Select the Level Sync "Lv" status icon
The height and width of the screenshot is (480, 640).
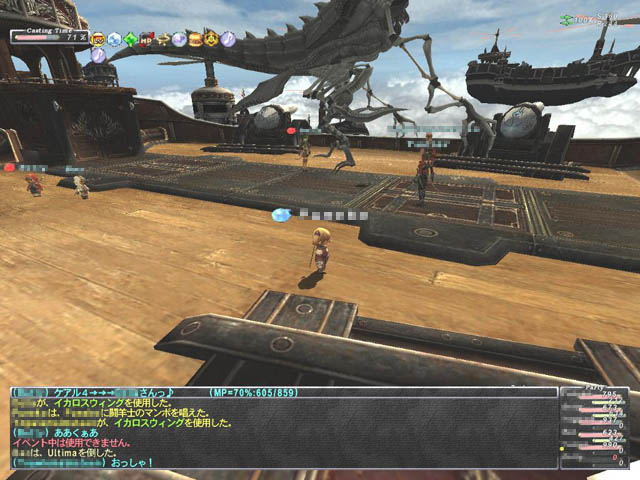click(98, 39)
